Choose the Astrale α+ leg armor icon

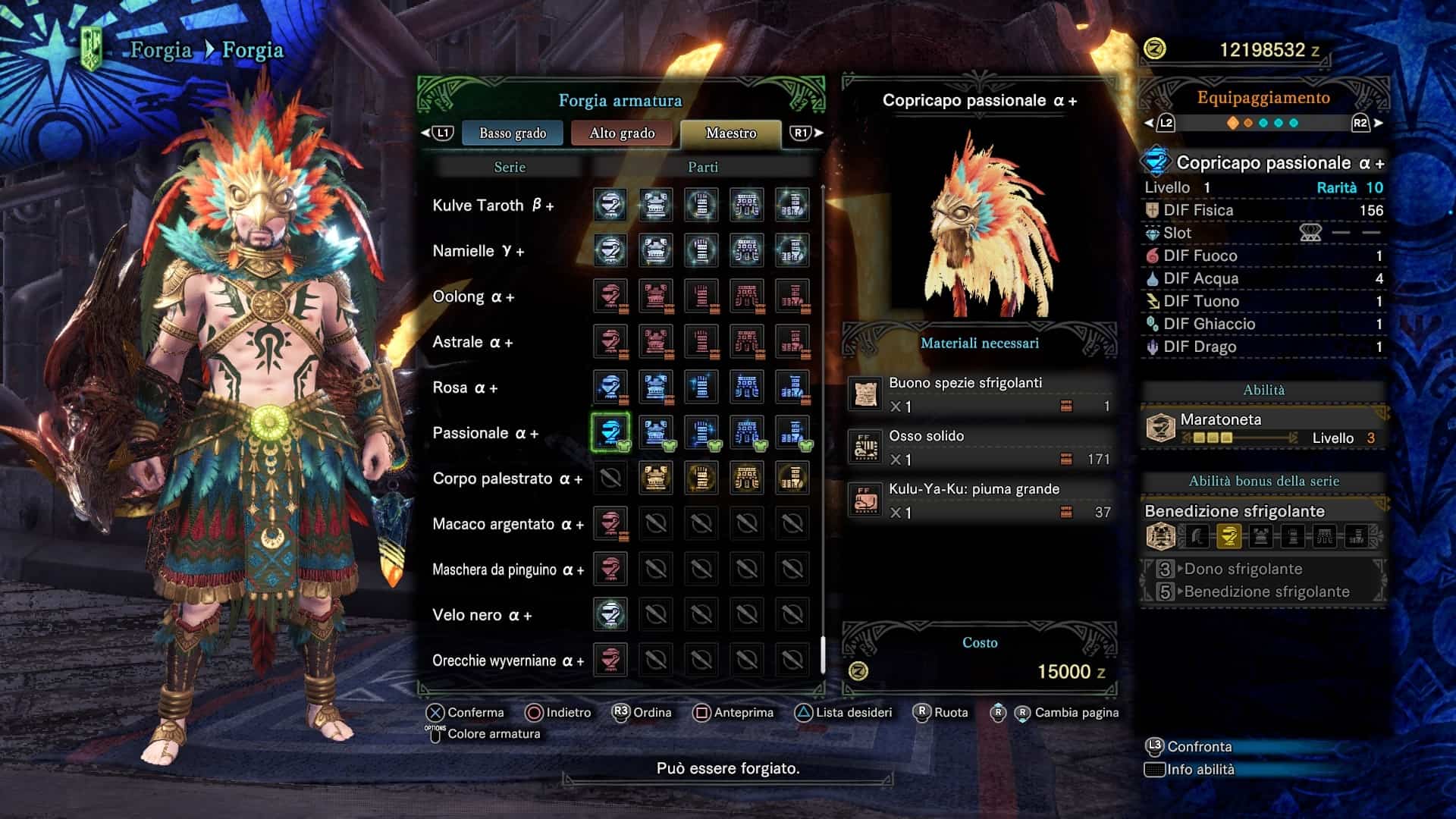[x=792, y=341]
